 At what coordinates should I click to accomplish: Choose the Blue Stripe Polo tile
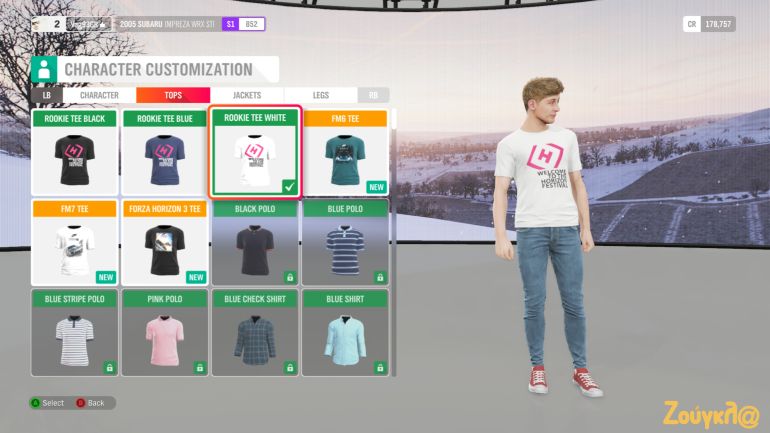(75, 332)
